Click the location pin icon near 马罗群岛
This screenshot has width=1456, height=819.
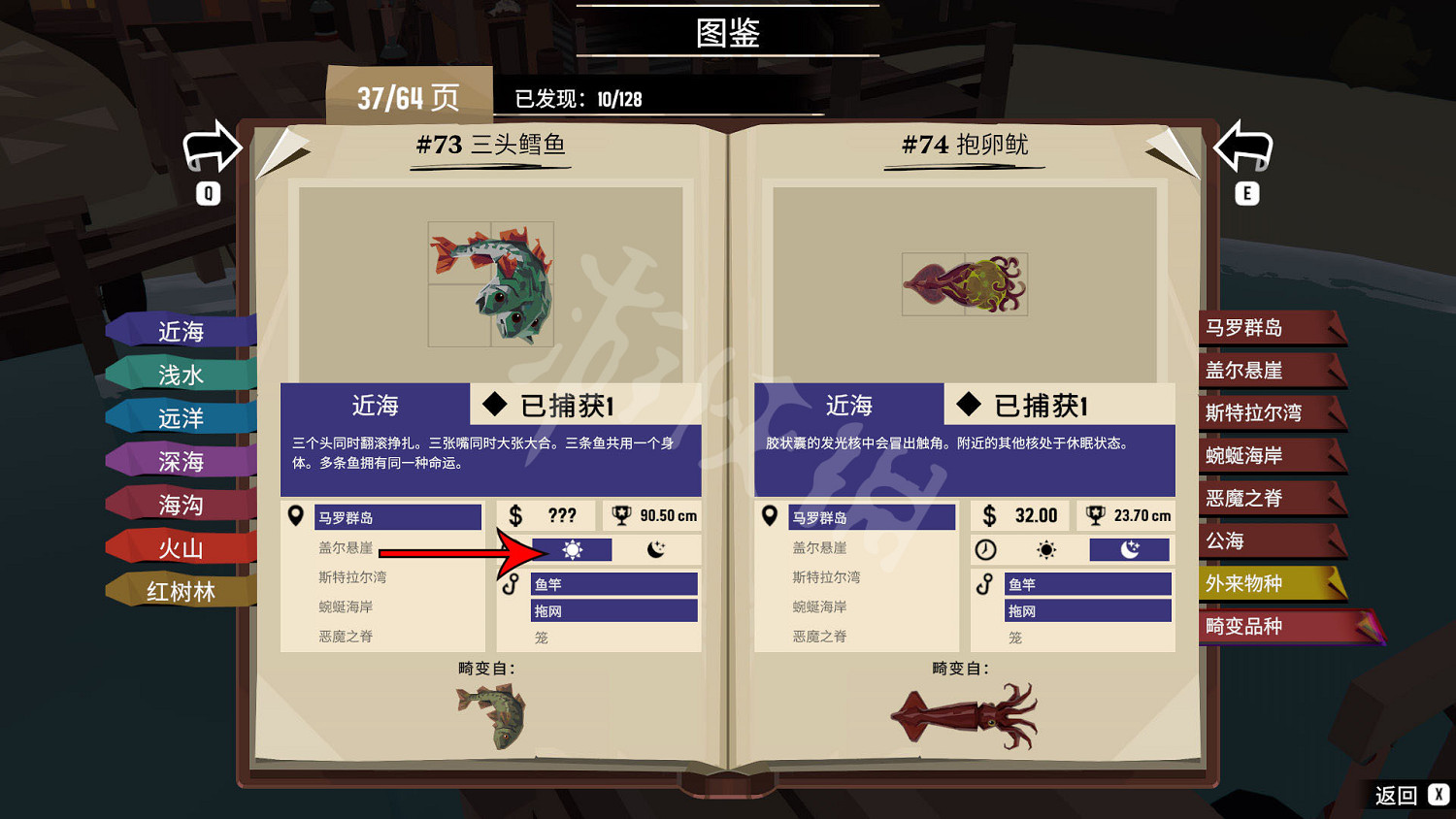(x=297, y=515)
